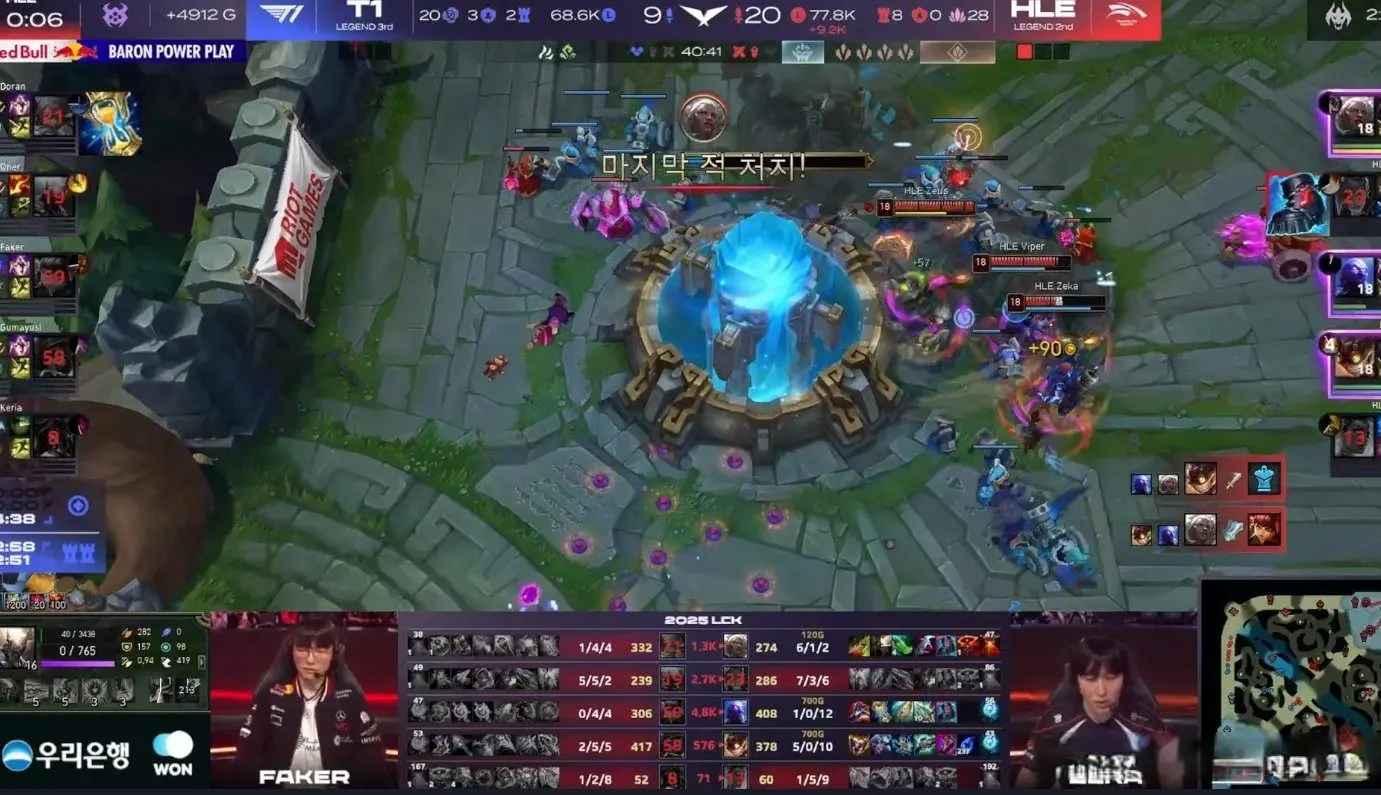Select Oner's champion portrait
The height and width of the screenshot is (795, 1381).
click(x=54, y=196)
